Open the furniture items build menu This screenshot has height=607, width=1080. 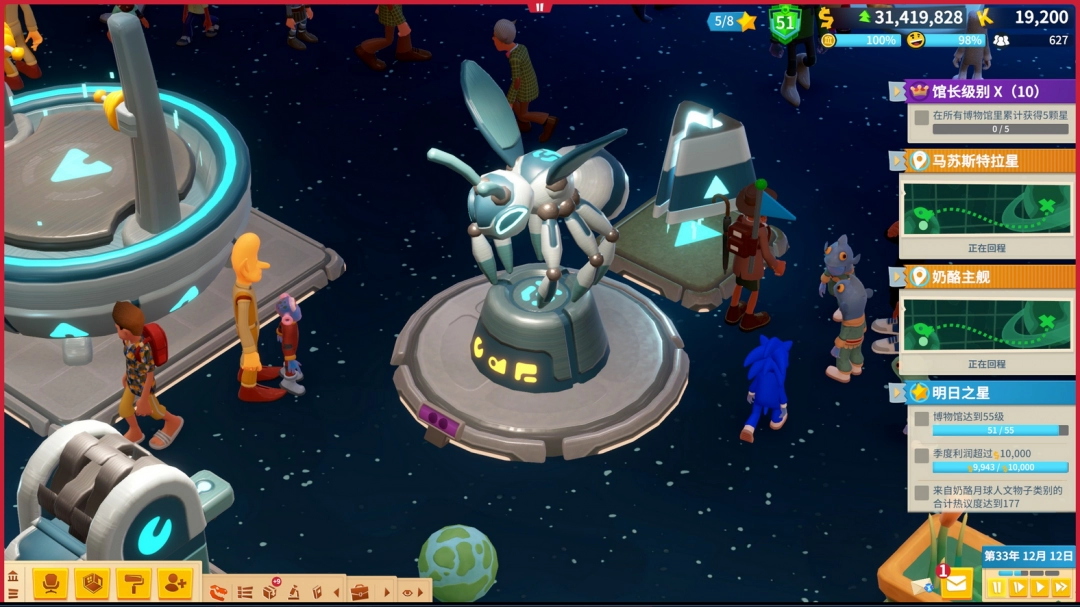pyautogui.click(x=50, y=582)
